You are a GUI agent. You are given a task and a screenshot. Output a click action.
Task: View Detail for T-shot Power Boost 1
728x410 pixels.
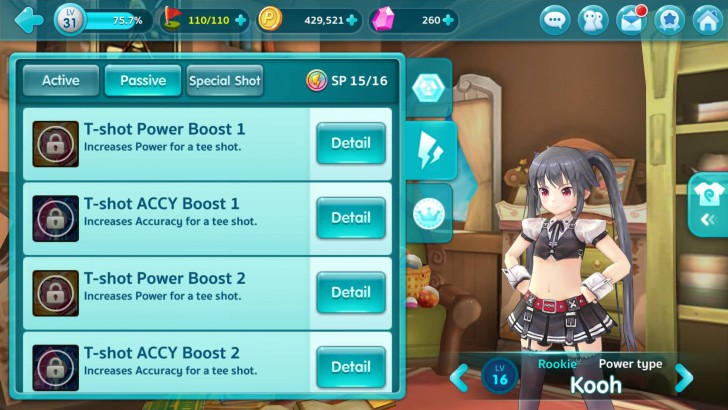pos(350,143)
